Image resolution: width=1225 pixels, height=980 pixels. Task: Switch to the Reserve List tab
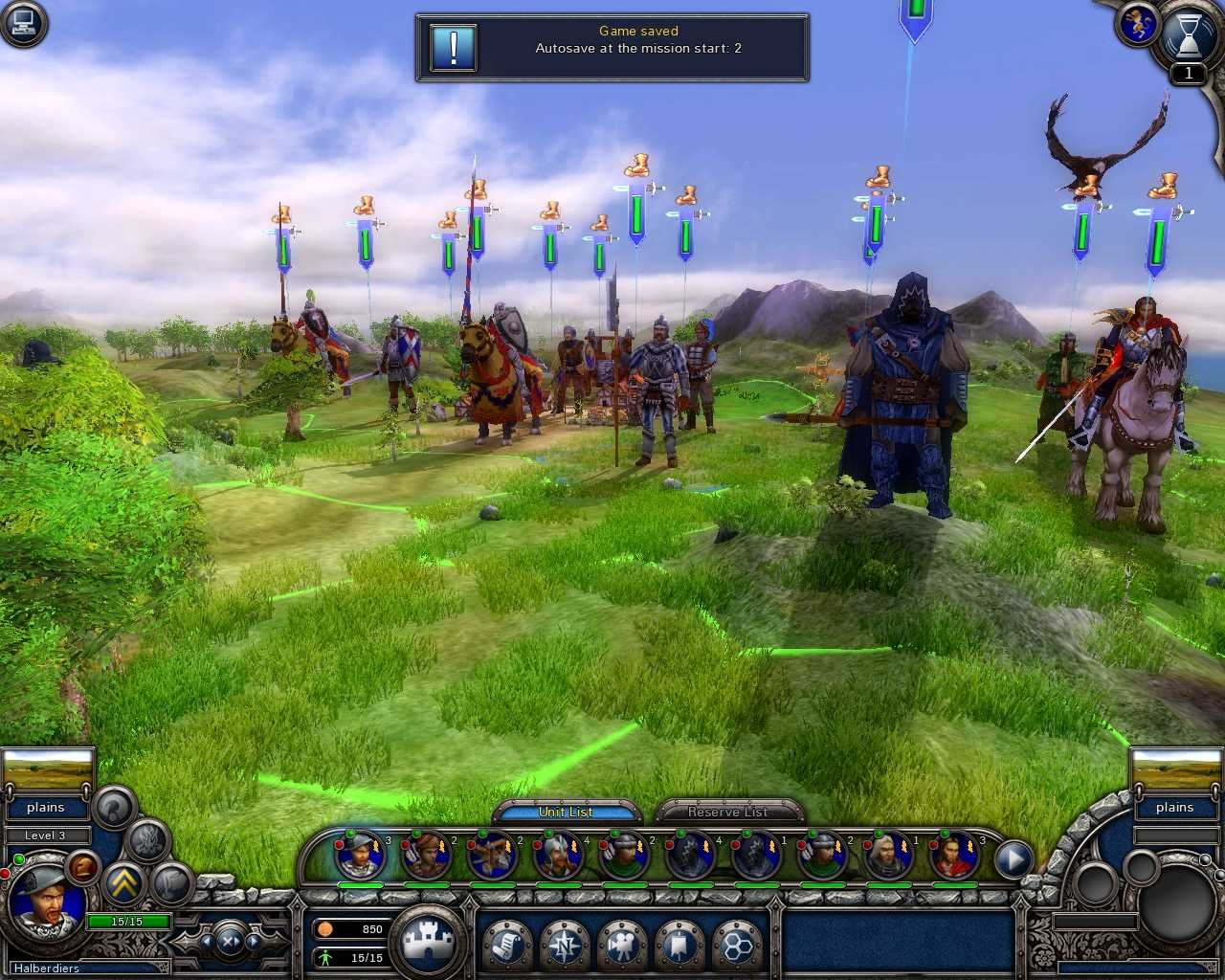727,812
